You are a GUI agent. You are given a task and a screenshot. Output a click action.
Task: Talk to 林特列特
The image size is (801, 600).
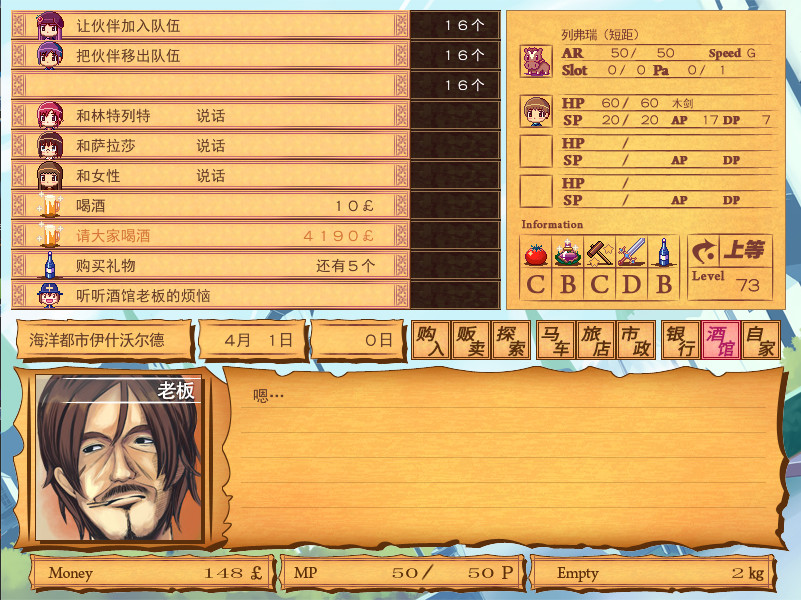210,116
